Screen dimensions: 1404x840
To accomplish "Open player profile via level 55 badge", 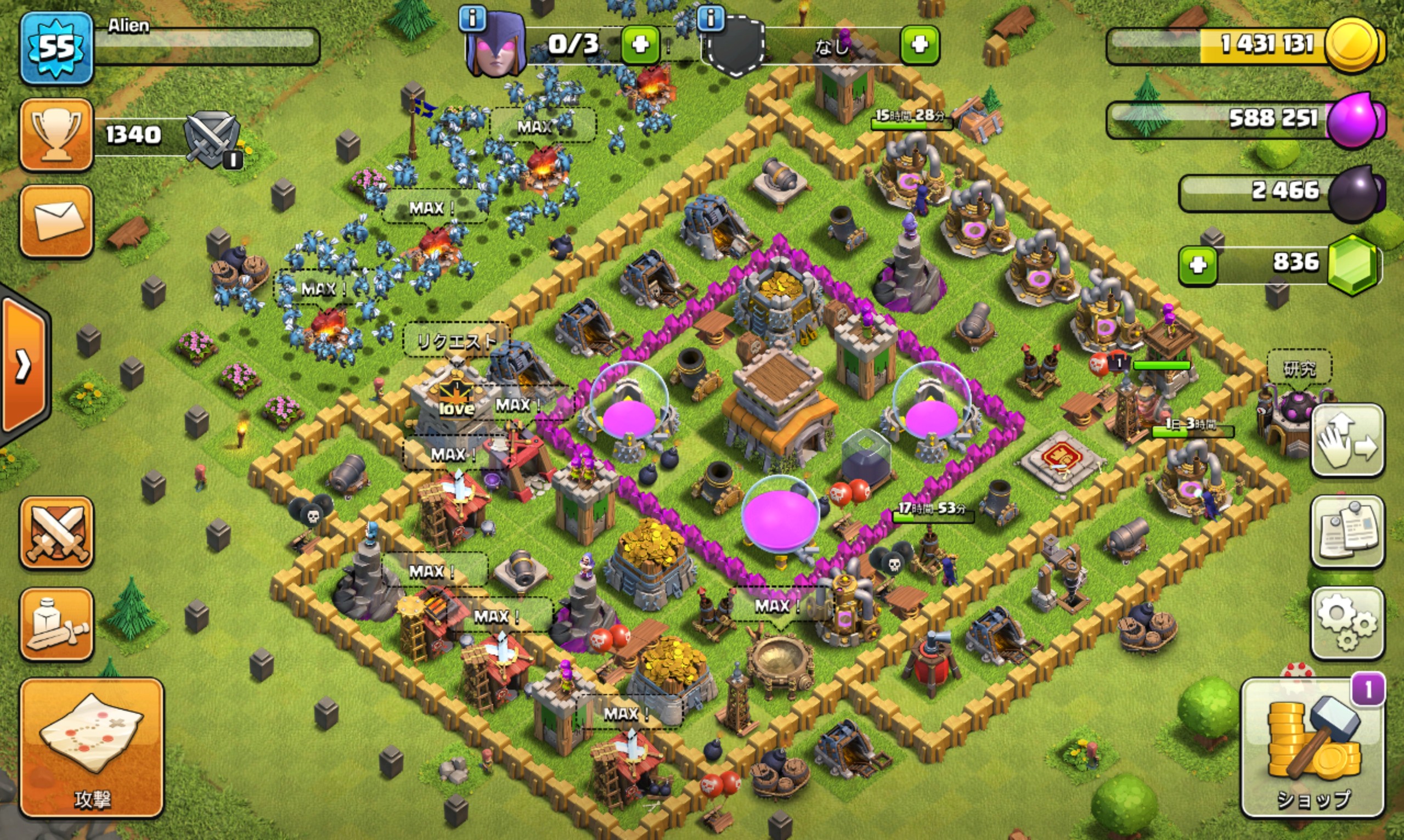I will (x=56, y=48).
